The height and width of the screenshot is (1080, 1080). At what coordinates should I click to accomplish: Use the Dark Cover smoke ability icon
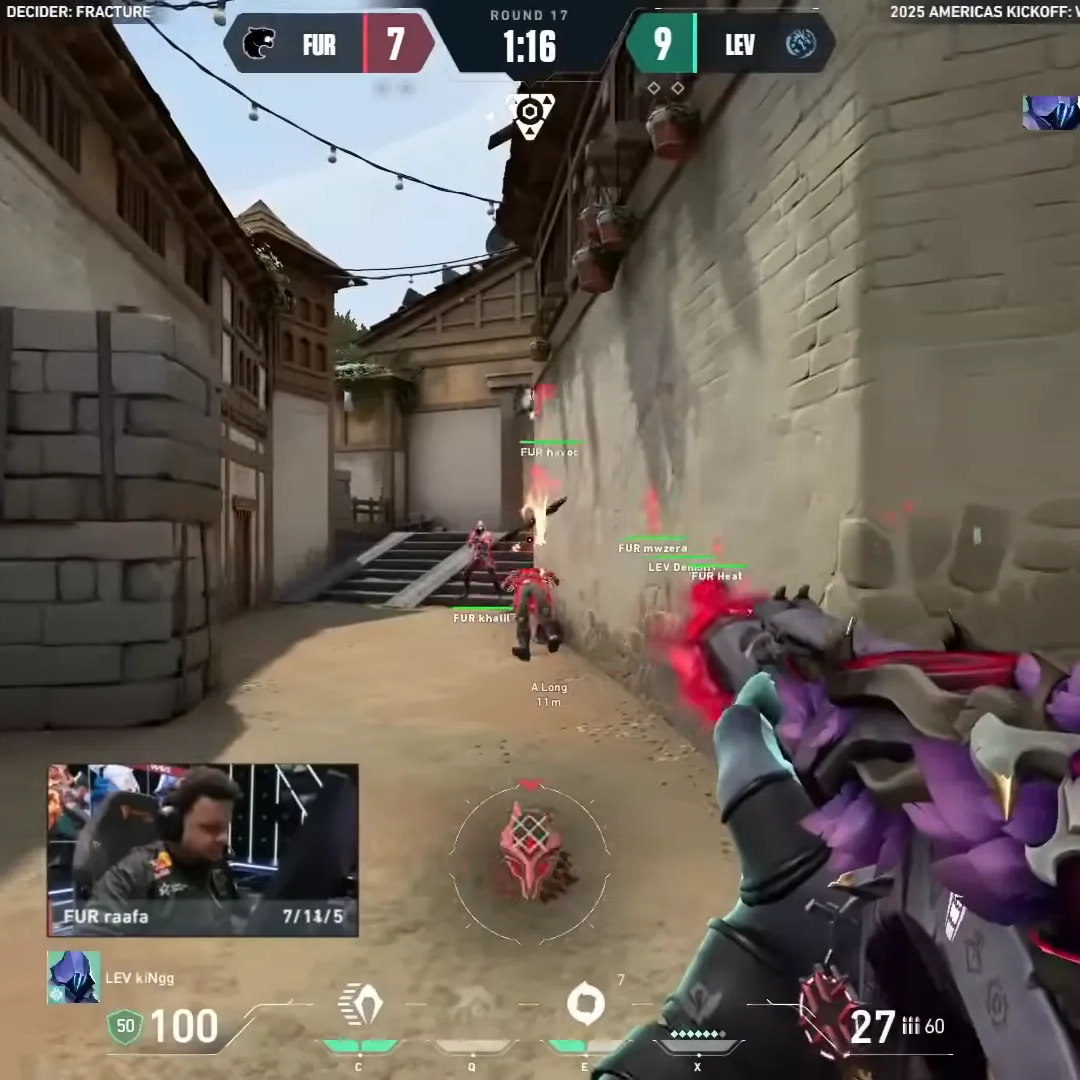click(585, 1004)
